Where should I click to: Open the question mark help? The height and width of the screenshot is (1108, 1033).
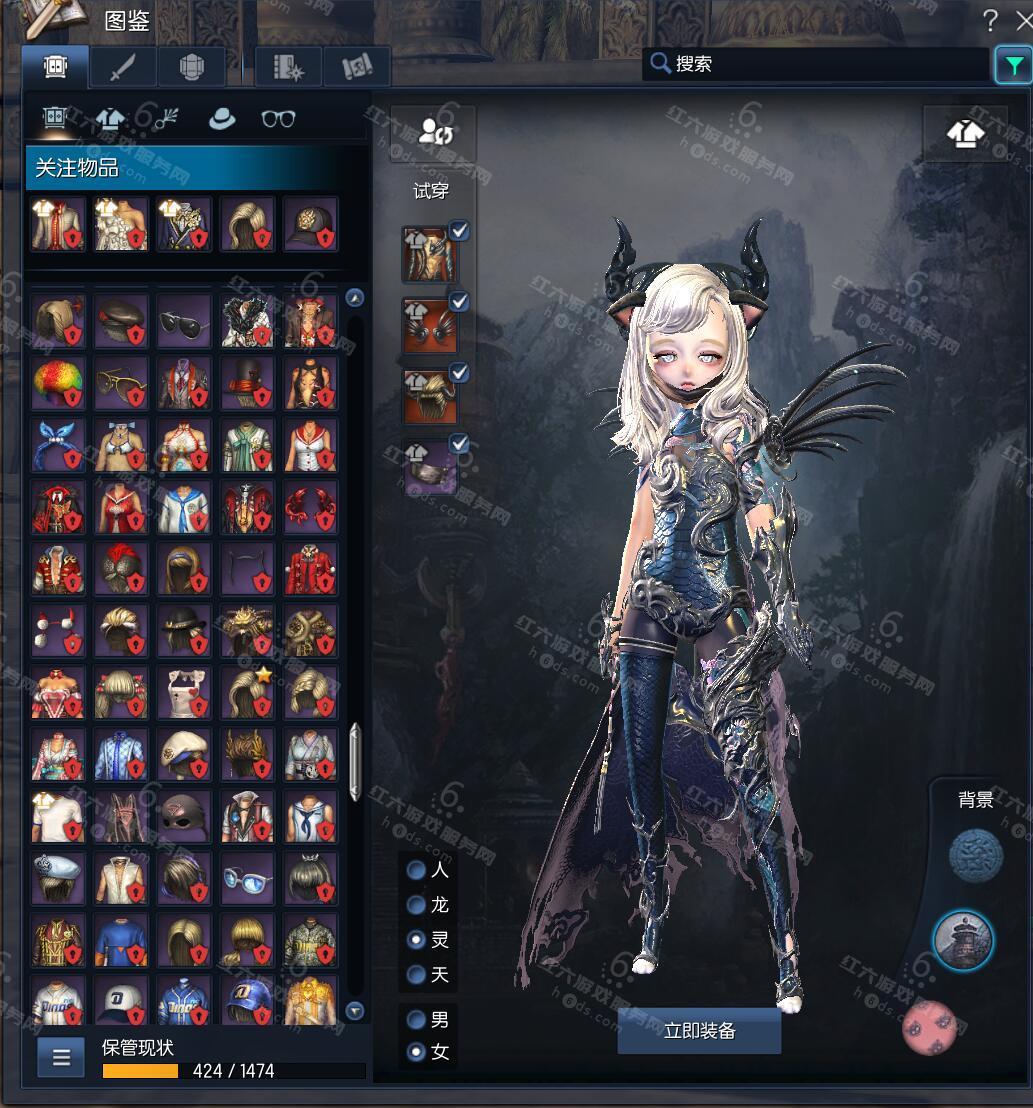[x=990, y=20]
